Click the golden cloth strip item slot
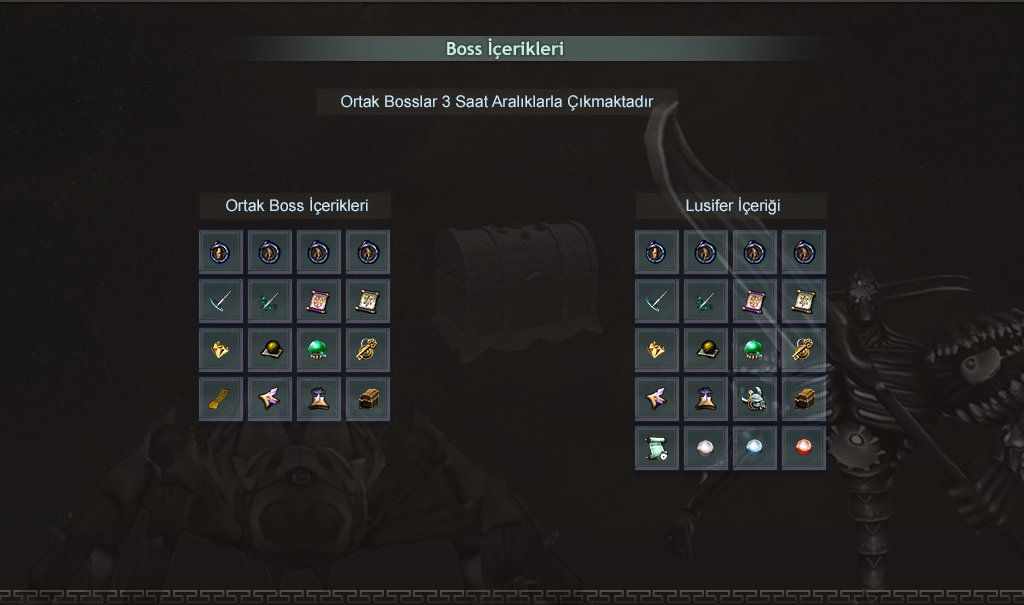1024x605 pixels. pyautogui.click(x=221, y=399)
